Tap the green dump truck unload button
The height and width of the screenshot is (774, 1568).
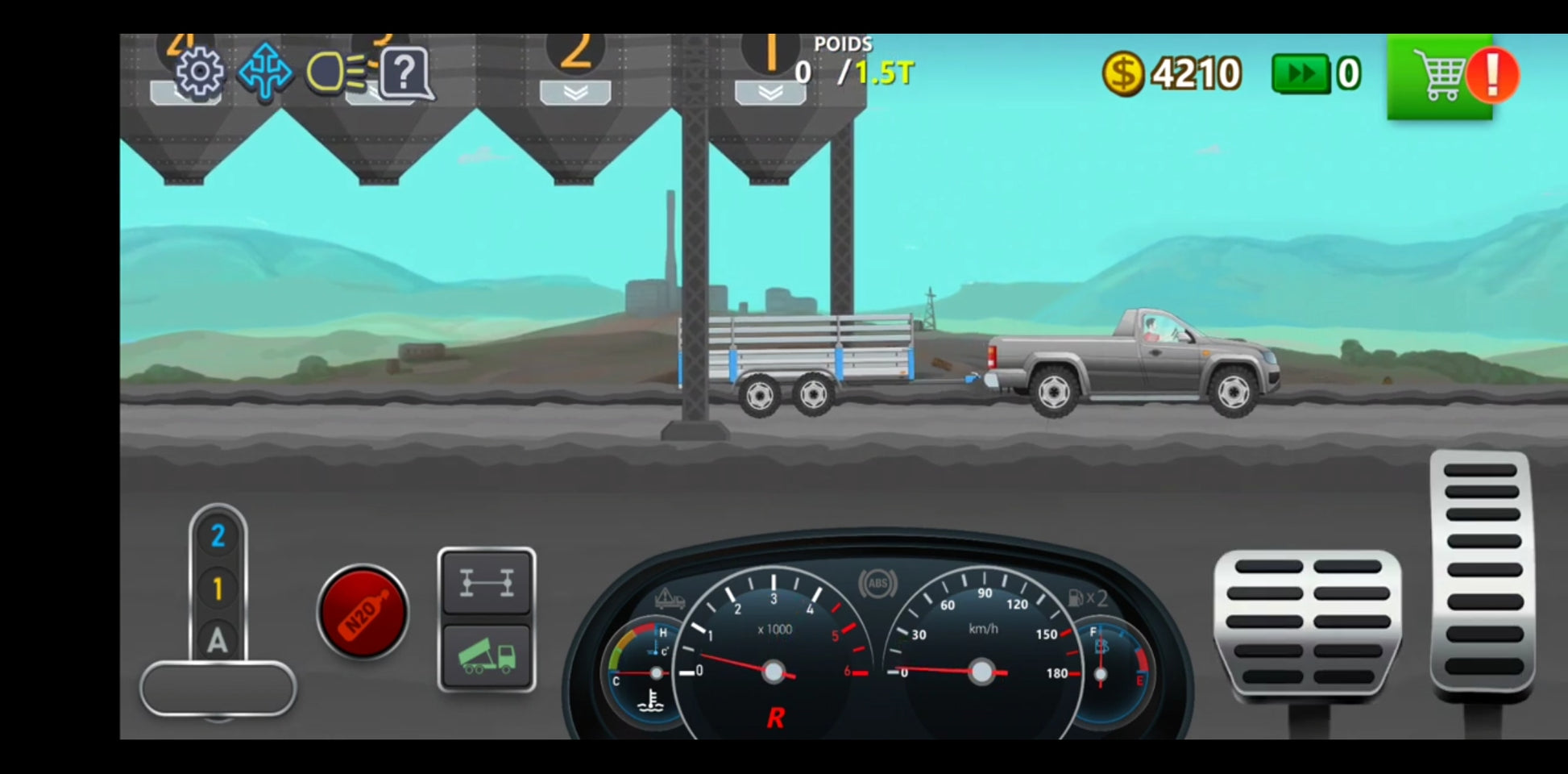486,656
